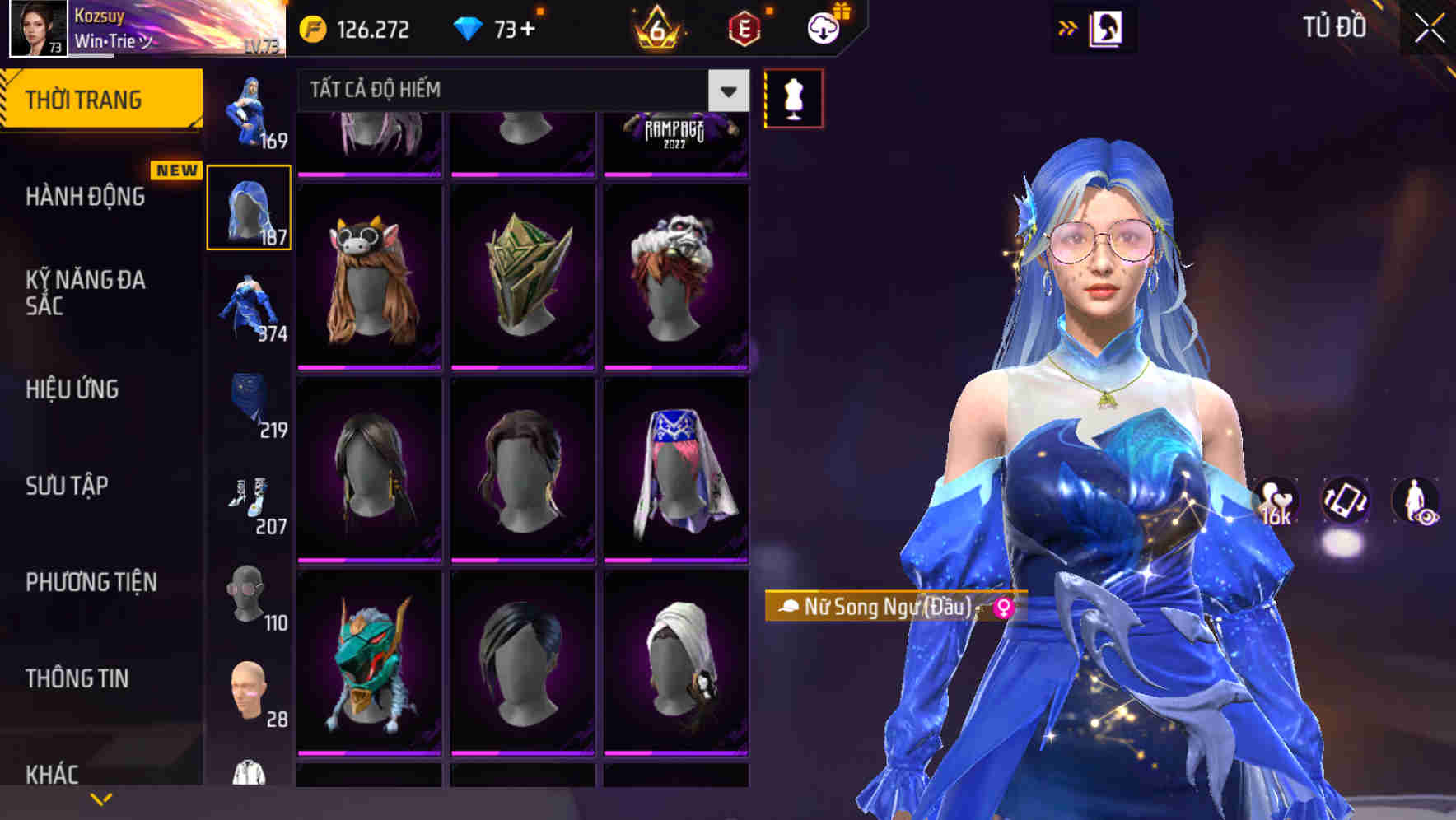Select the blue hair category icon
Screen dimensions: 1456x820
[247, 206]
